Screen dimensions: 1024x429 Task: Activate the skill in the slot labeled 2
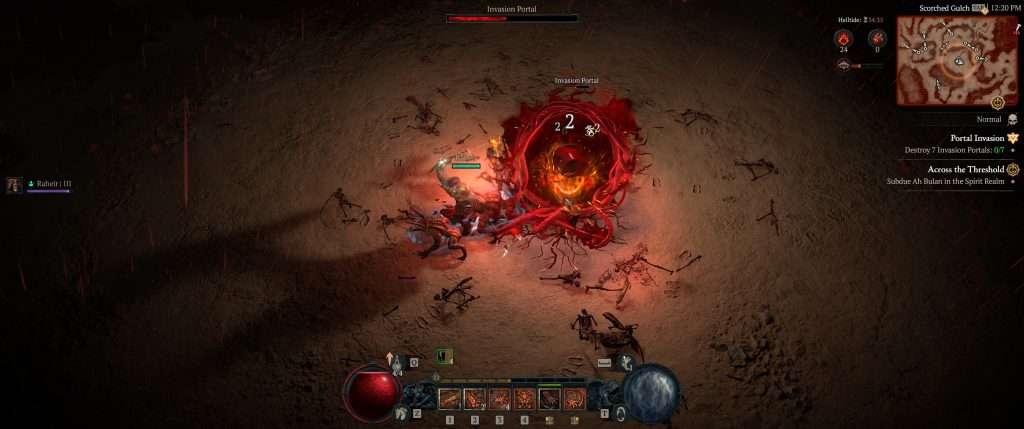[x=476, y=400]
